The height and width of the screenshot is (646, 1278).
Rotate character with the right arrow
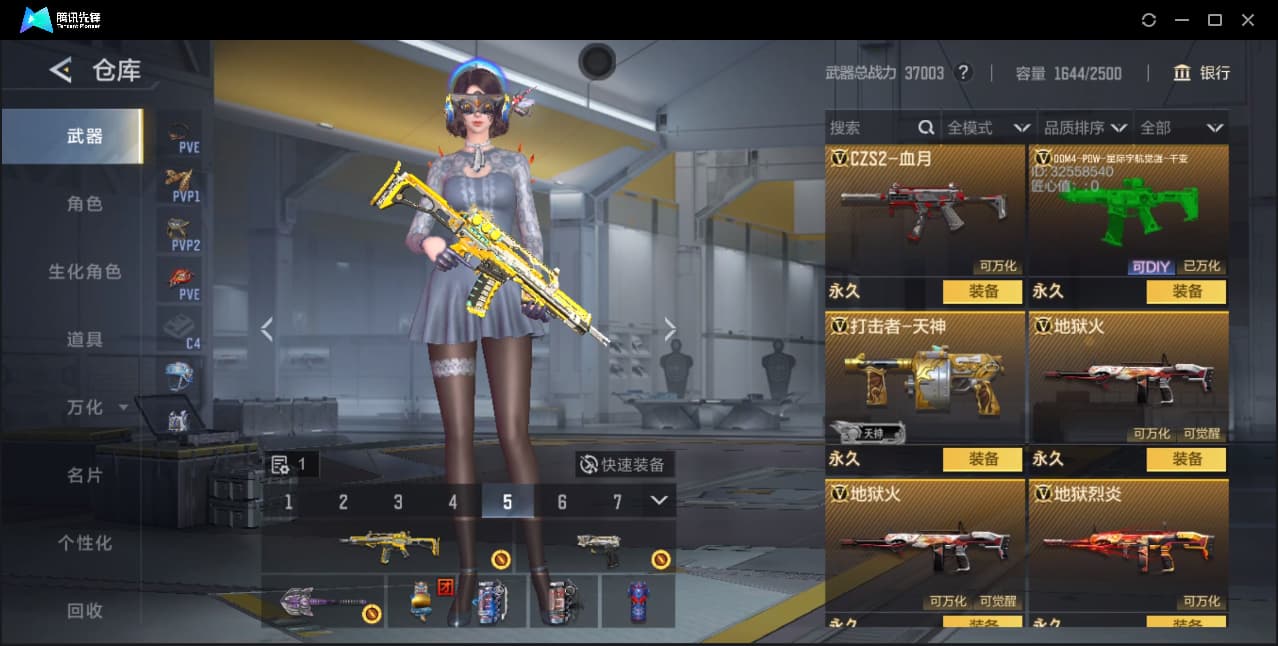click(670, 329)
